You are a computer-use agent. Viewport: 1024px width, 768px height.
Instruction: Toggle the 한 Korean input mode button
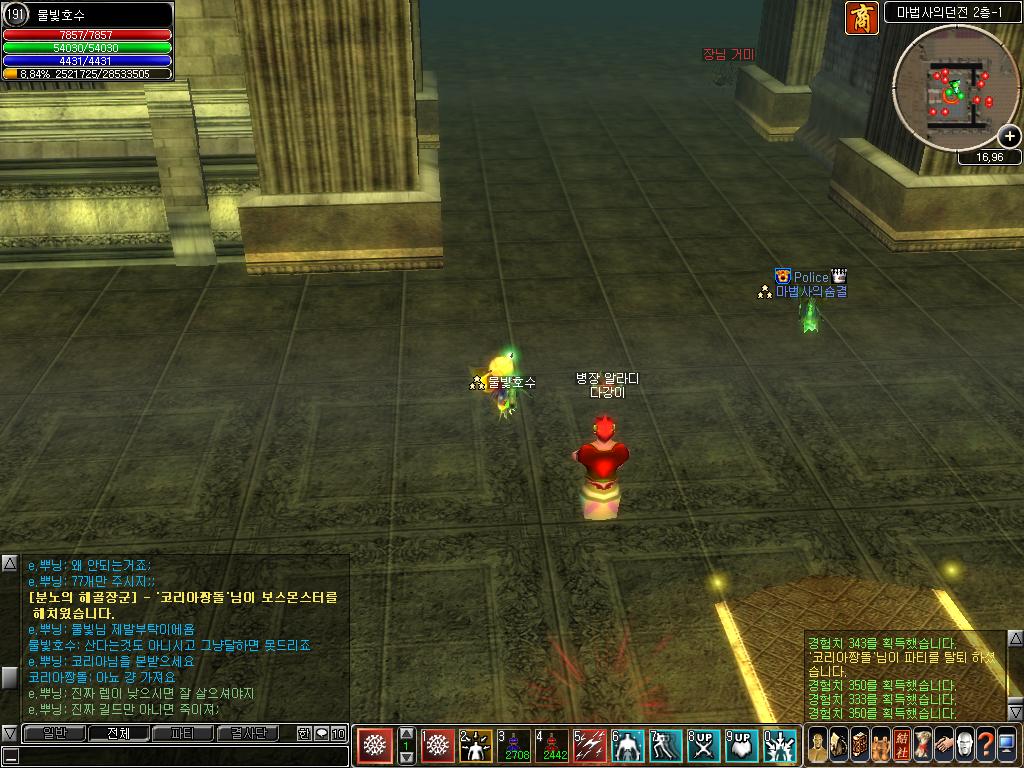(x=304, y=734)
